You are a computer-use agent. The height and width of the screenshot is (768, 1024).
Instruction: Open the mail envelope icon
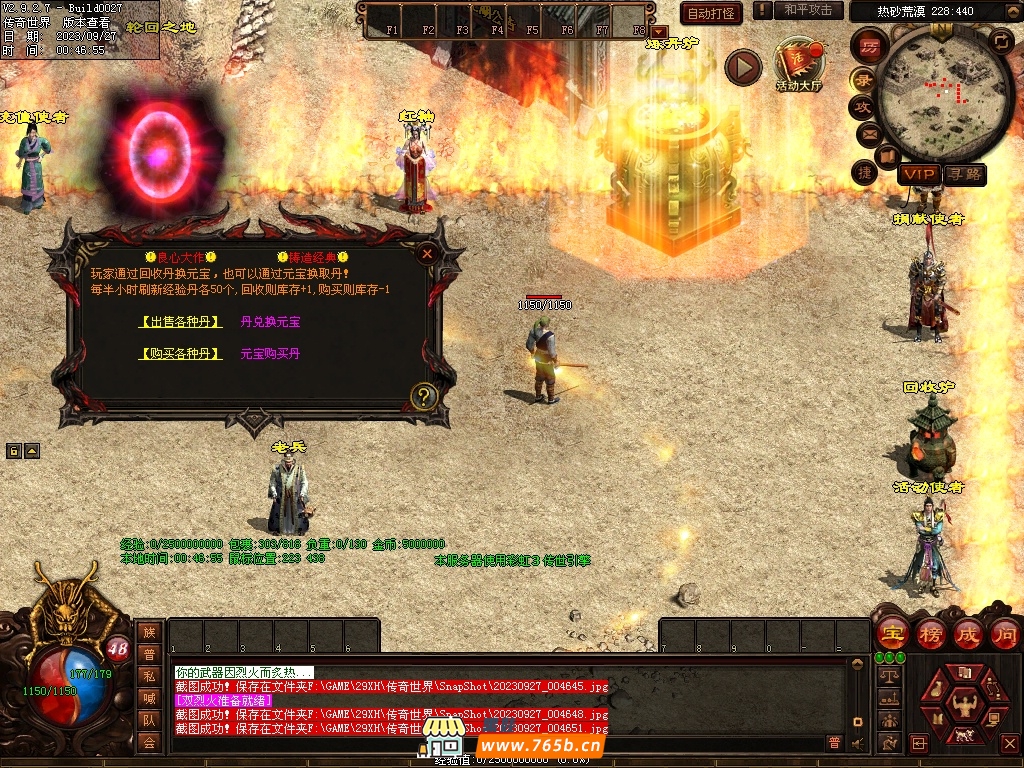(868, 133)
